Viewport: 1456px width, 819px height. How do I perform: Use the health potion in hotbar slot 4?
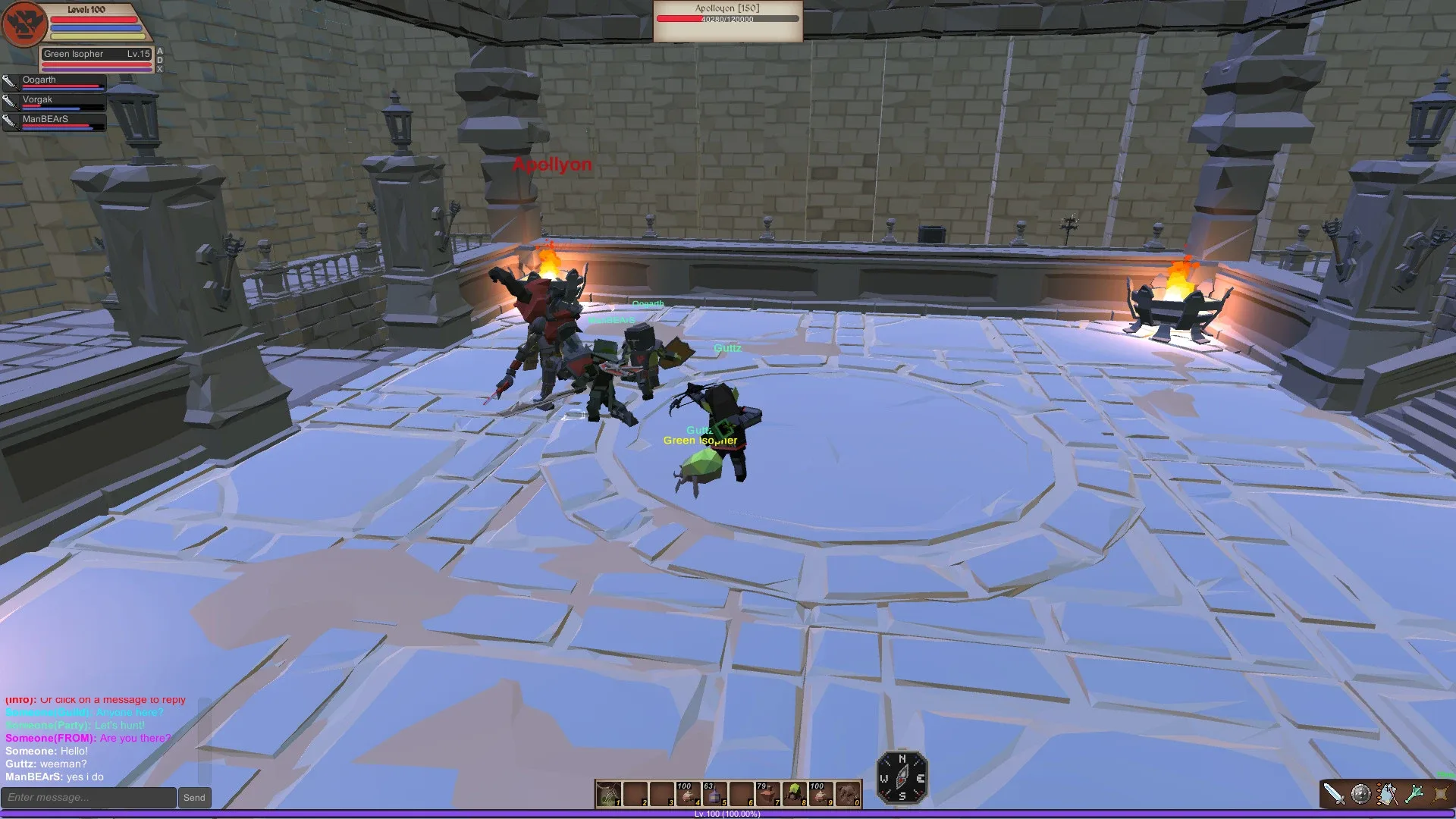pyautogui.click(x=688, y=795)
